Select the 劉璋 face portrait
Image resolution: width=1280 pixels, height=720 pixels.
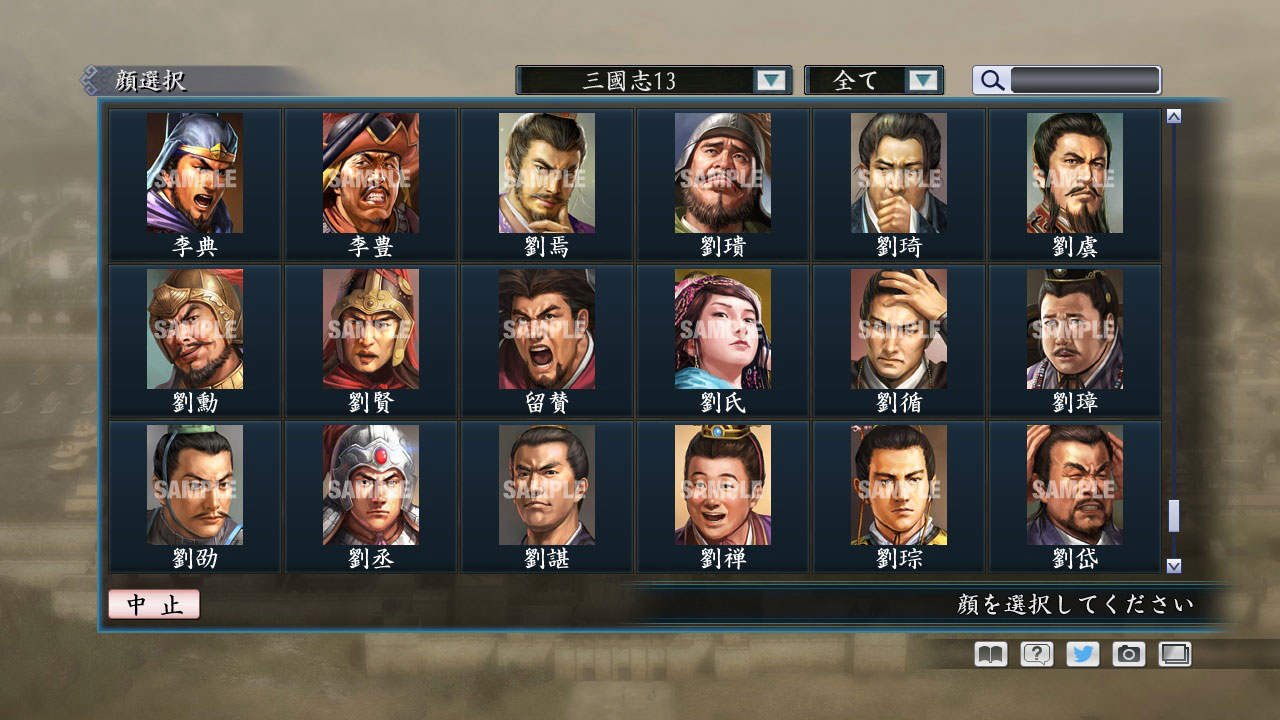[x=1071, y=330]
